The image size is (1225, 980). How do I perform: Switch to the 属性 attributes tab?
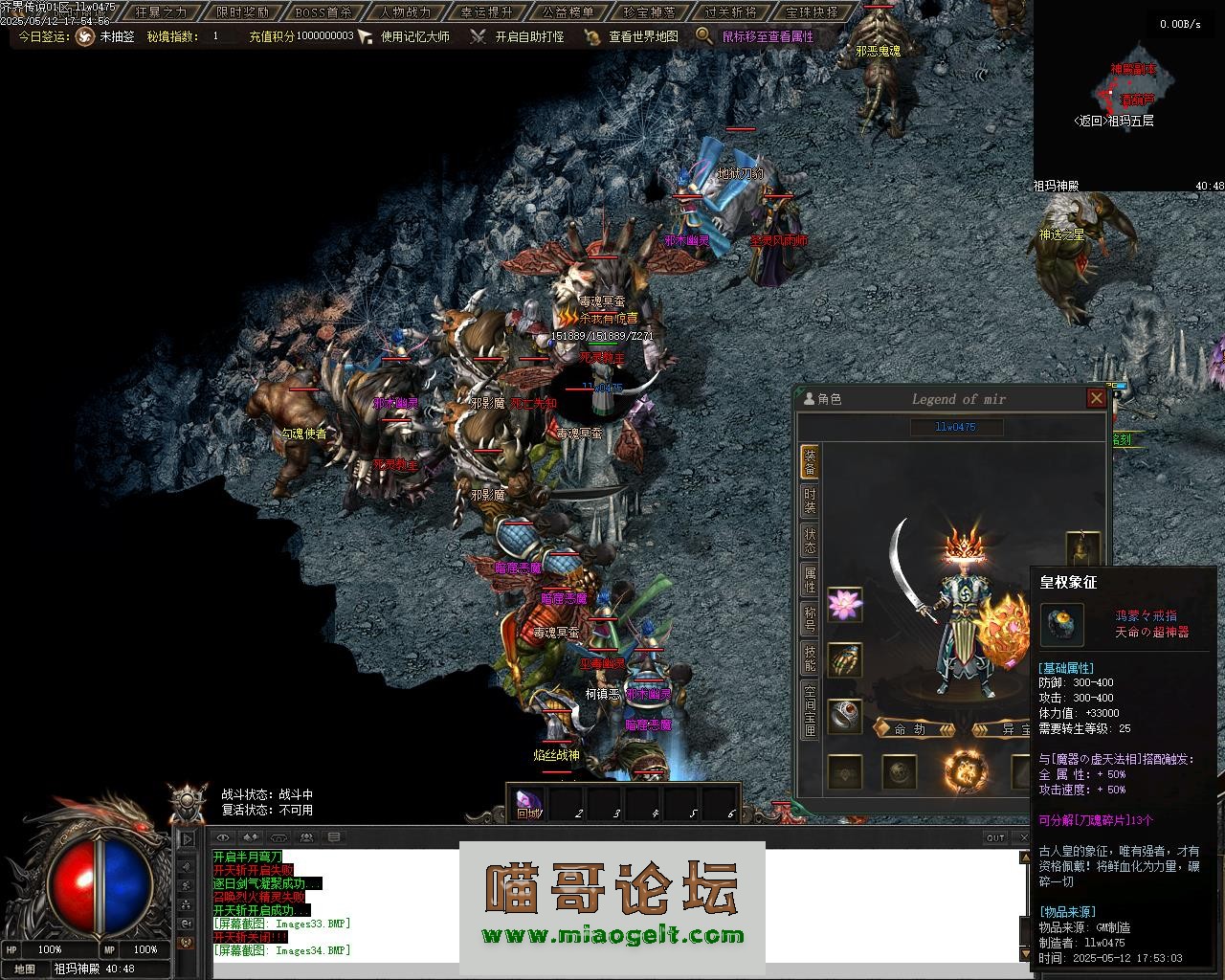pyautogui.click(x=810, y=579)
